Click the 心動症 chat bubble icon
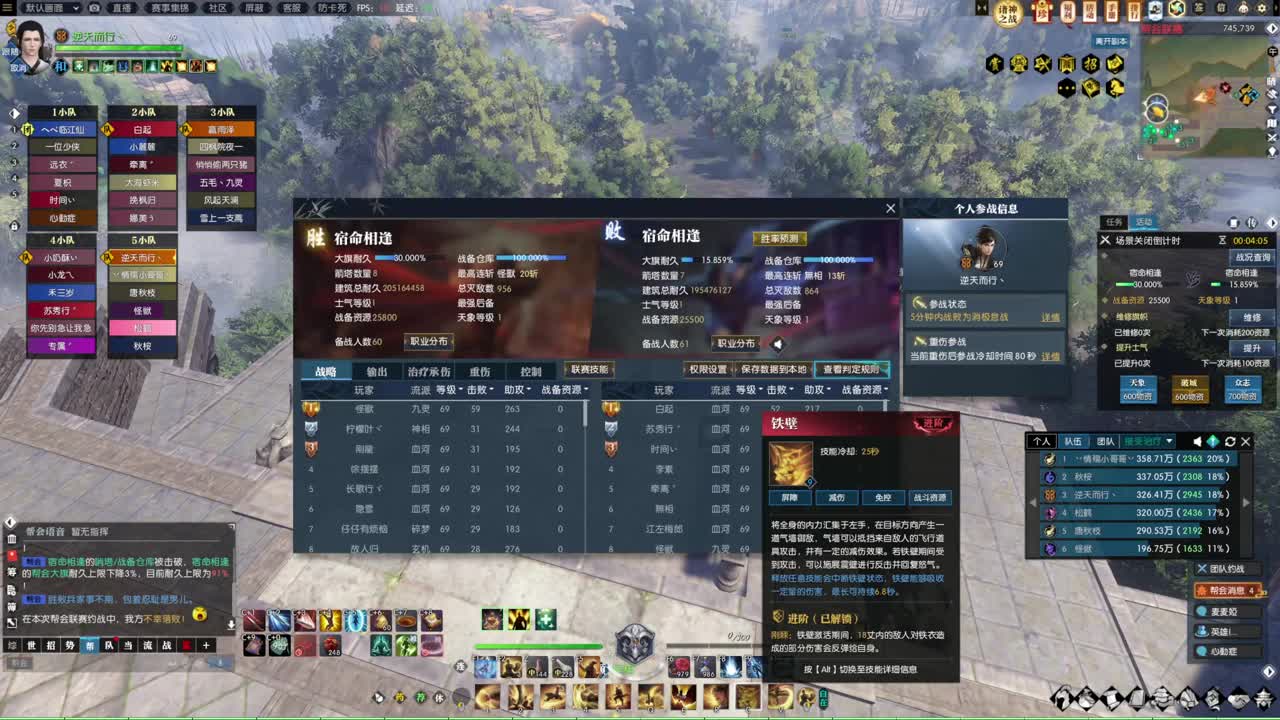Image resolution: width=1280 pixels, height=720 pixels. tap(1203, 650)
